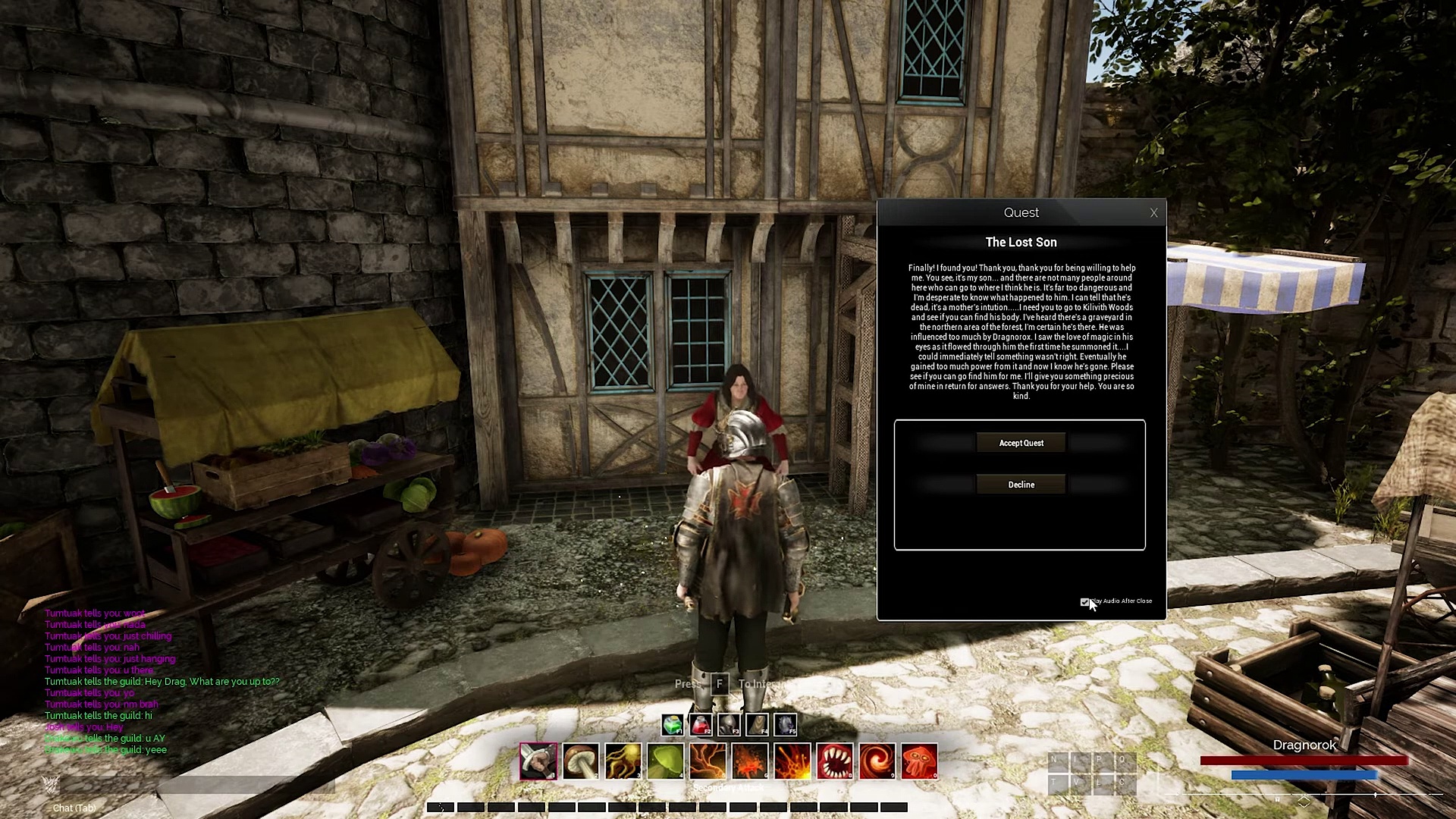Close the Quest window
This screenshot has width=1456, height=819.
point(1153,213)
